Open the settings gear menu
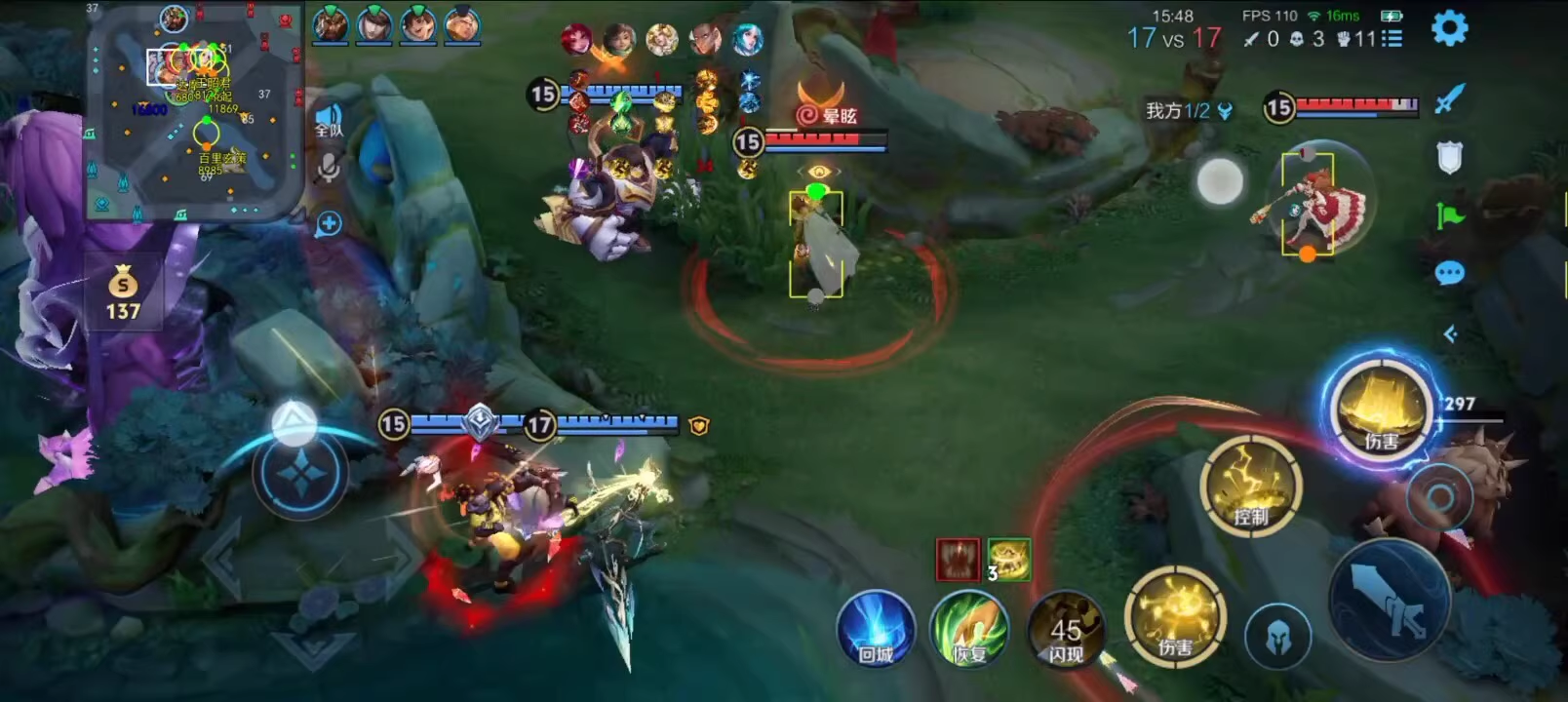The width and height of the screenshot is (1568, 702). click(x=1449, y=29)
